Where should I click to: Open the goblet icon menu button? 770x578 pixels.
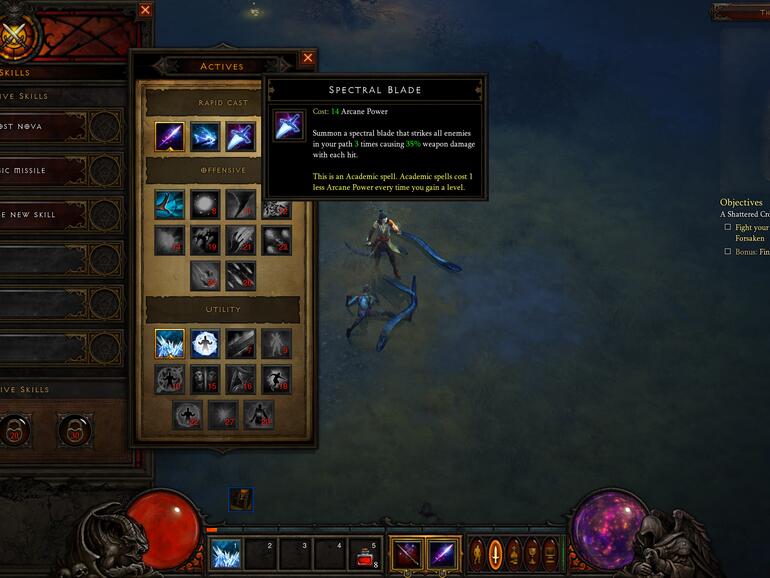click(x=530, y=553)
